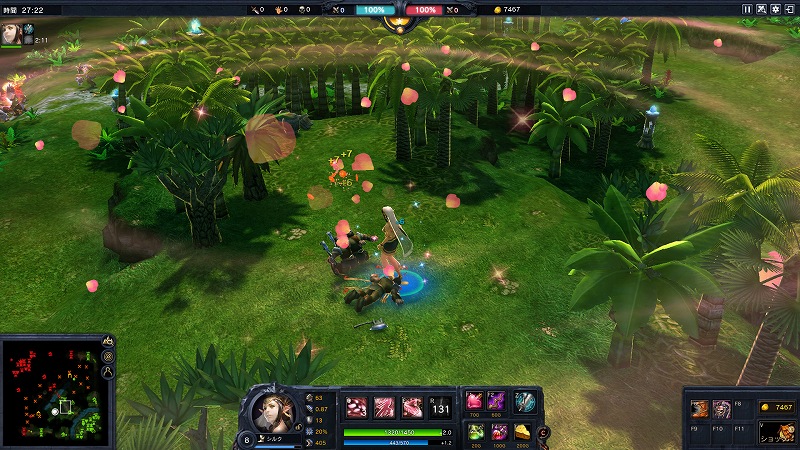Use the purple wand item costing 600

(496, 400)
